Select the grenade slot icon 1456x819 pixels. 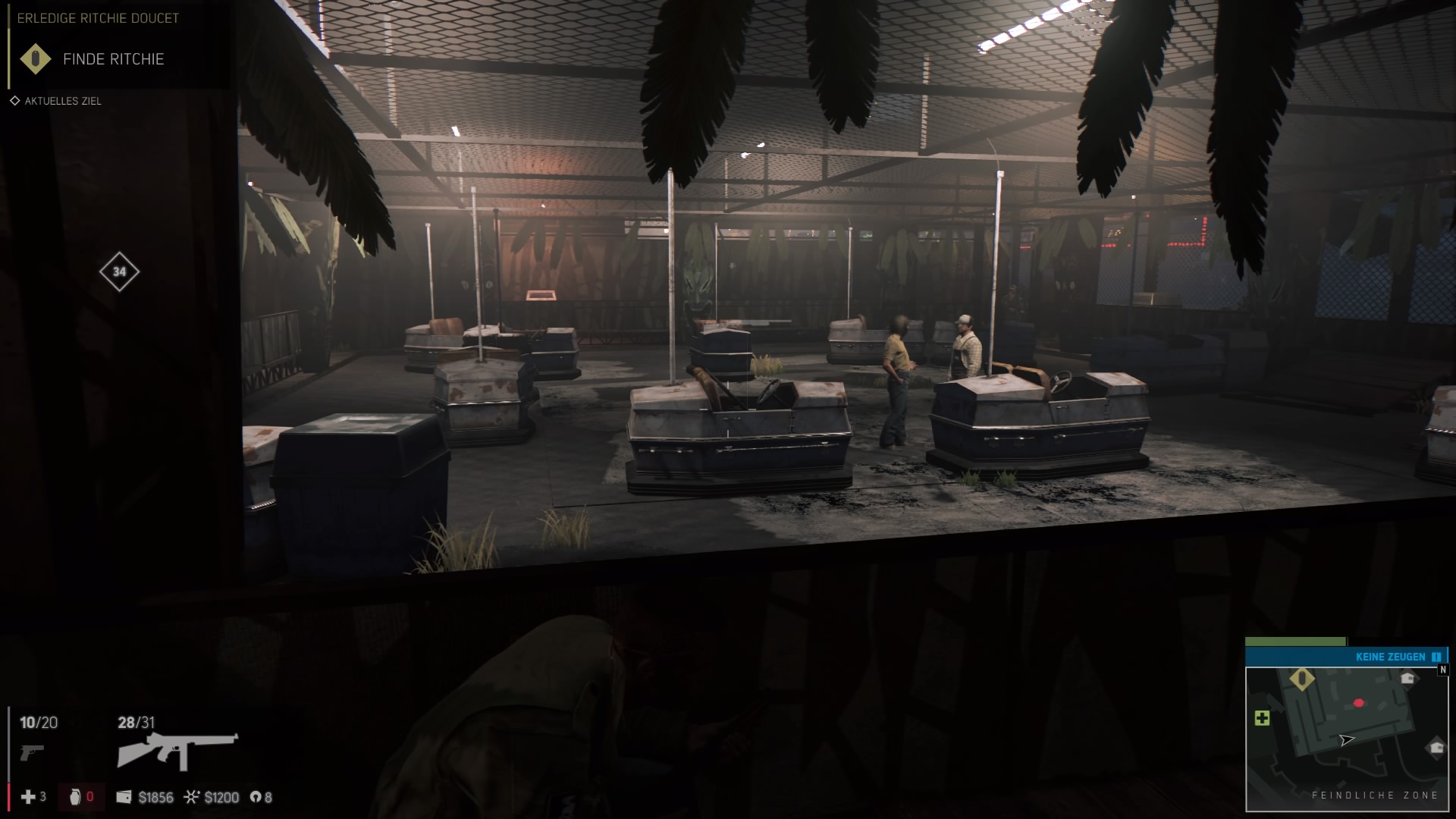(x=74, y=797)
